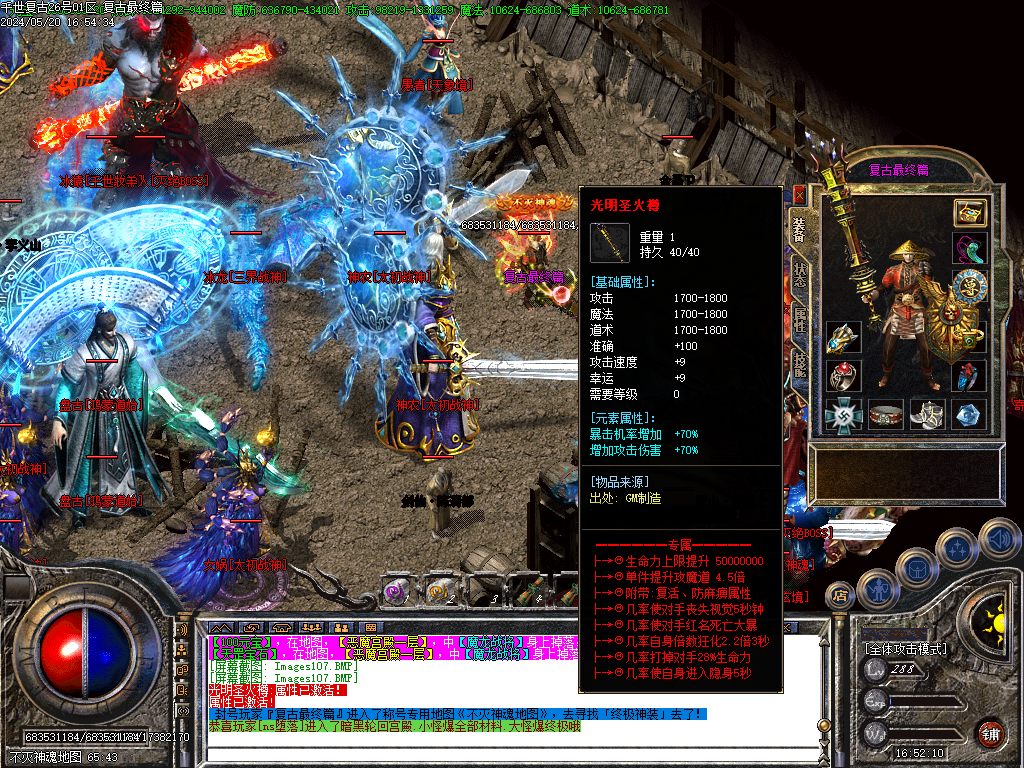Screen dimensions: 1024x768
Task: Open the bag round button
Action: coord(916,567)
